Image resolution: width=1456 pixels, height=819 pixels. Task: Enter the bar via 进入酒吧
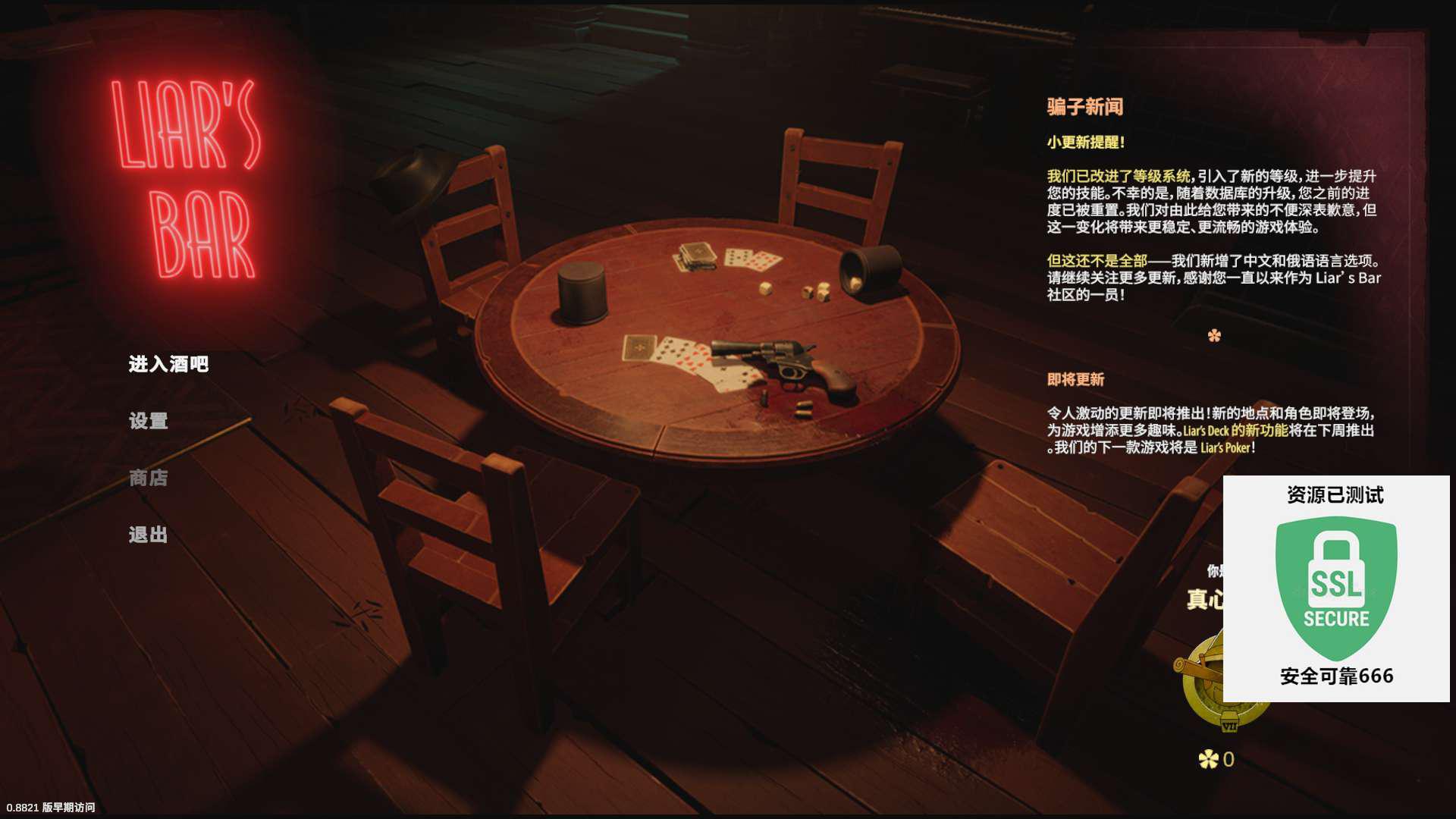pyautogui.click(x=168, y=364)
